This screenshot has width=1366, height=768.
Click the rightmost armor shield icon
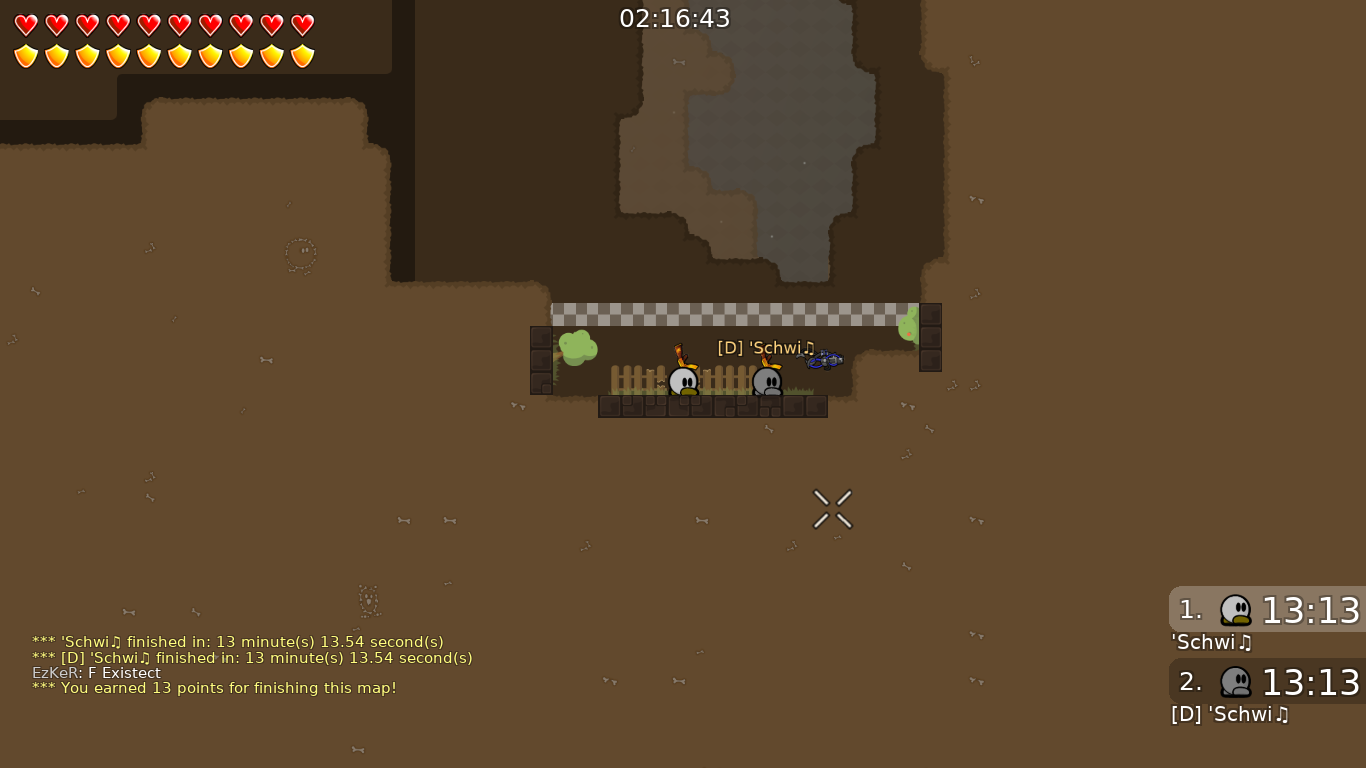[x=302, y=56]
